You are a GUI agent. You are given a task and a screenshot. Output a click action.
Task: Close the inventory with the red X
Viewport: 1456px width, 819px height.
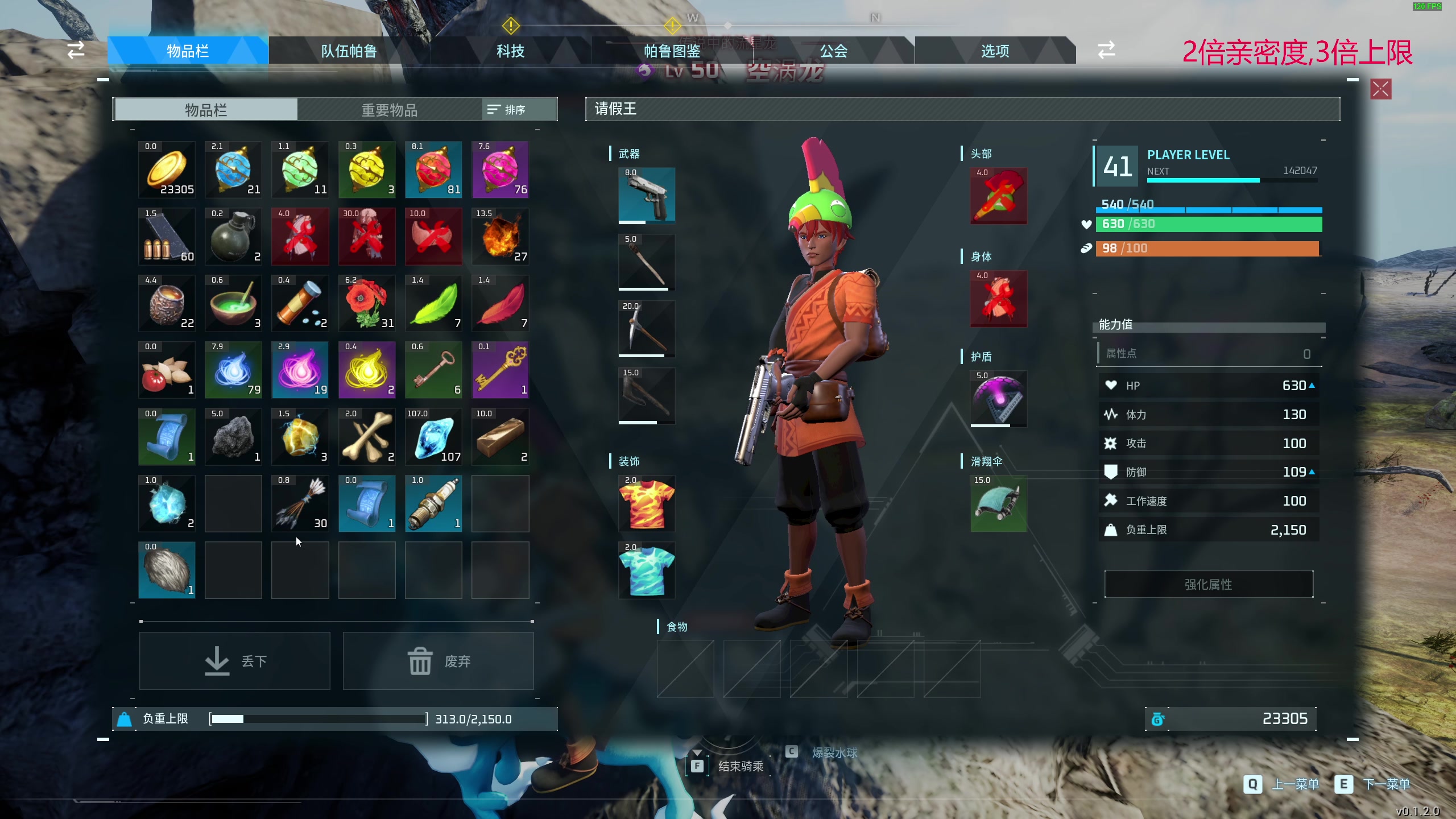tap(1381, 89)
